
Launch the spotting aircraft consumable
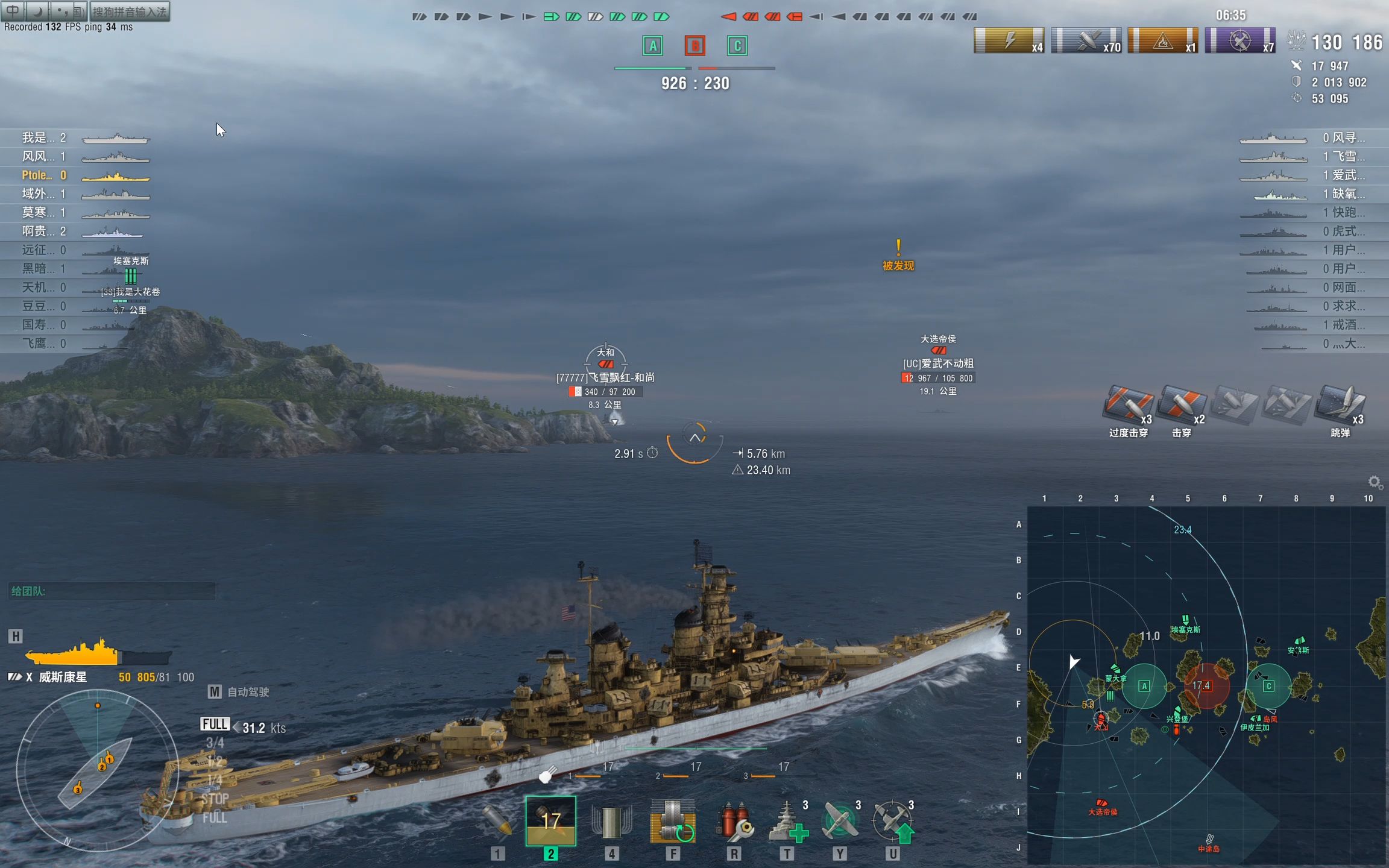click(893, 821)
